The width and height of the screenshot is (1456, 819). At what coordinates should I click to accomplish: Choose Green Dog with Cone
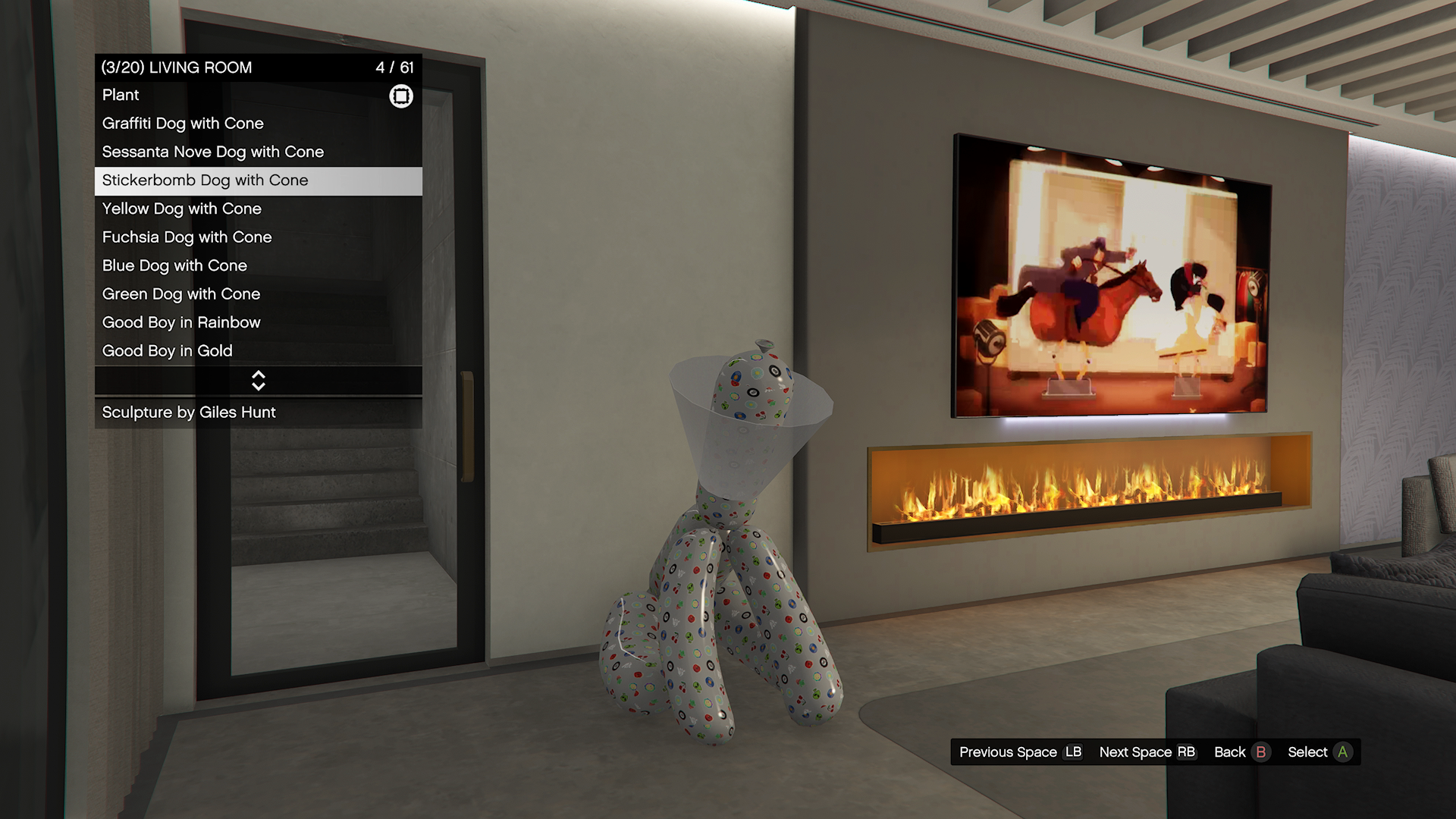pyautogui.click(x=258, y=294)
